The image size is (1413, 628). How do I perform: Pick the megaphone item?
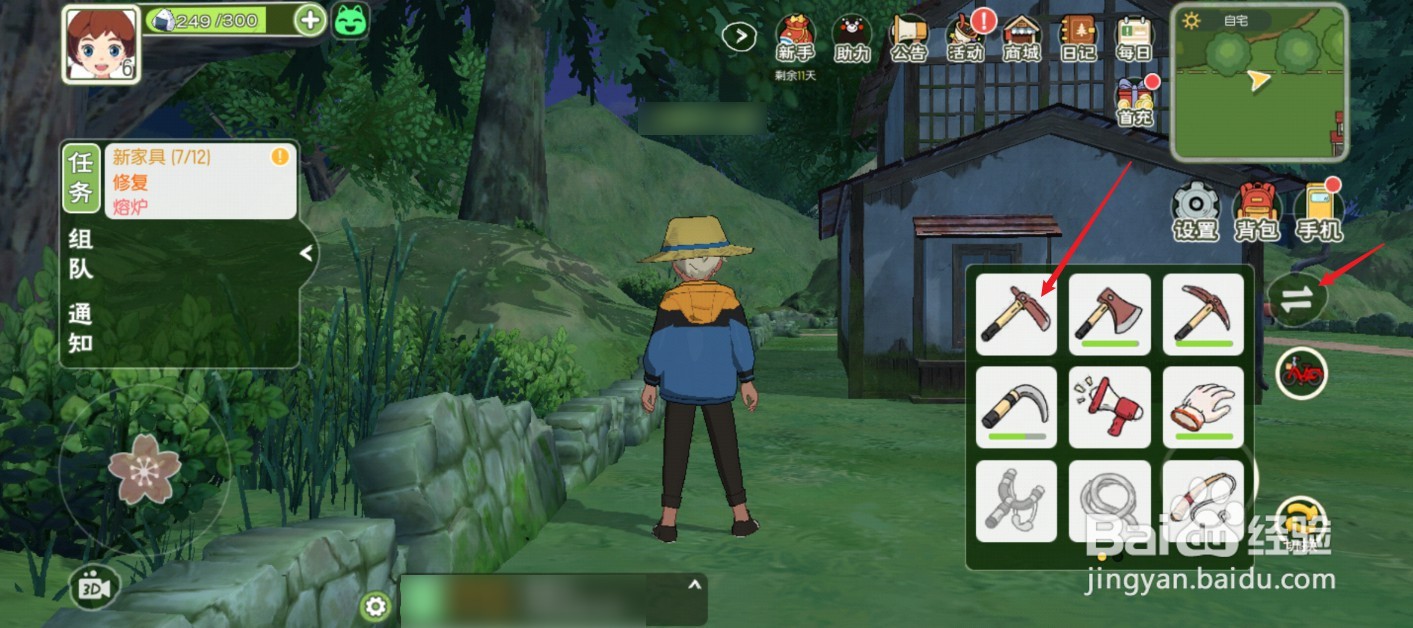click(1109, 407)
